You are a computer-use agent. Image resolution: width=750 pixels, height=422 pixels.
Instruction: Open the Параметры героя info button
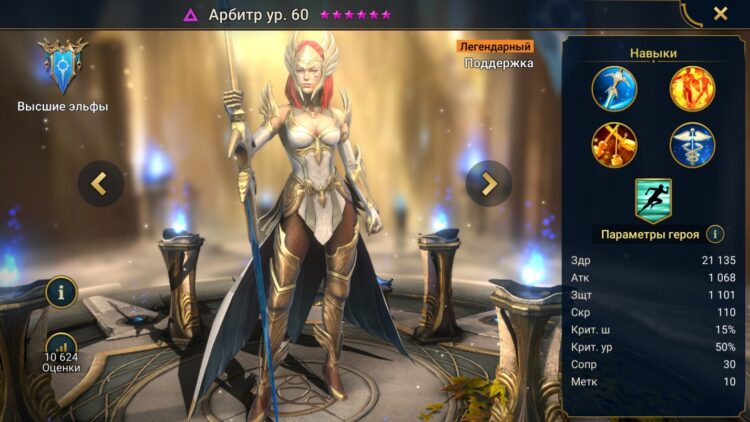point(715,234)
